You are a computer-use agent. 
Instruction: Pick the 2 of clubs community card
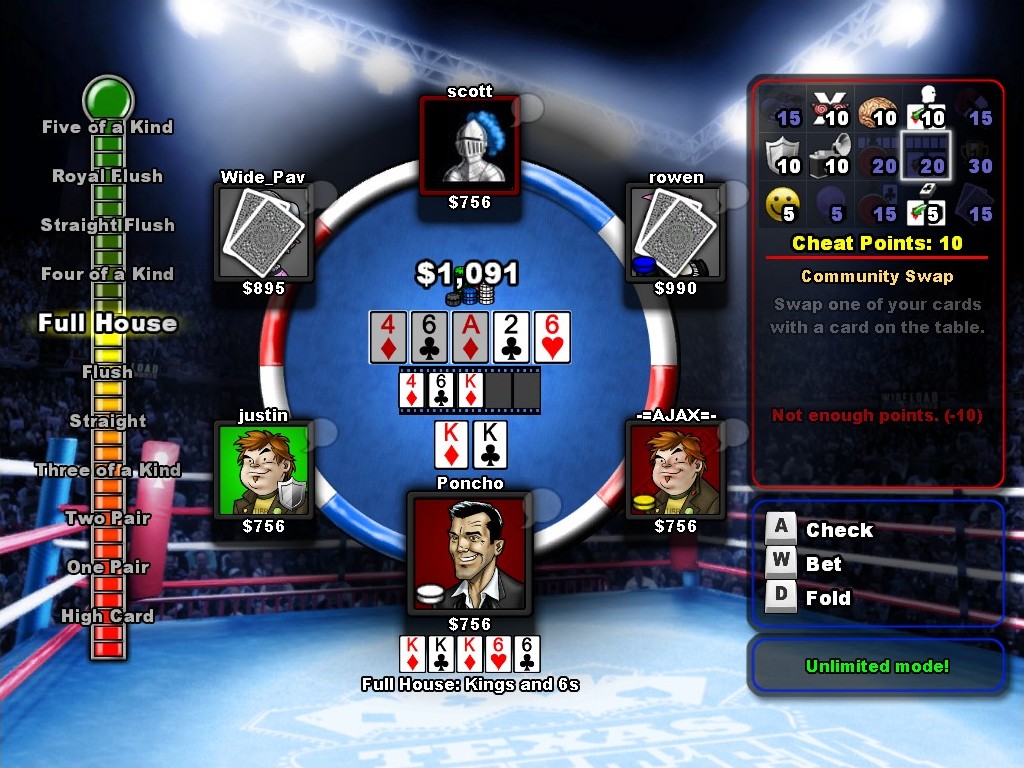click(510, 337)
